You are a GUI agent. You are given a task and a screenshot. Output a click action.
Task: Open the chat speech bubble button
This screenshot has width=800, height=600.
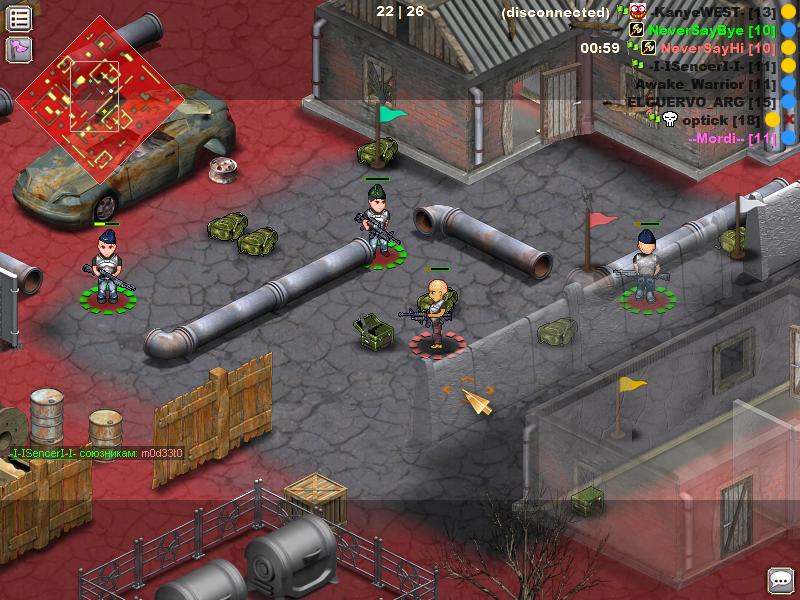pos(780,580)
